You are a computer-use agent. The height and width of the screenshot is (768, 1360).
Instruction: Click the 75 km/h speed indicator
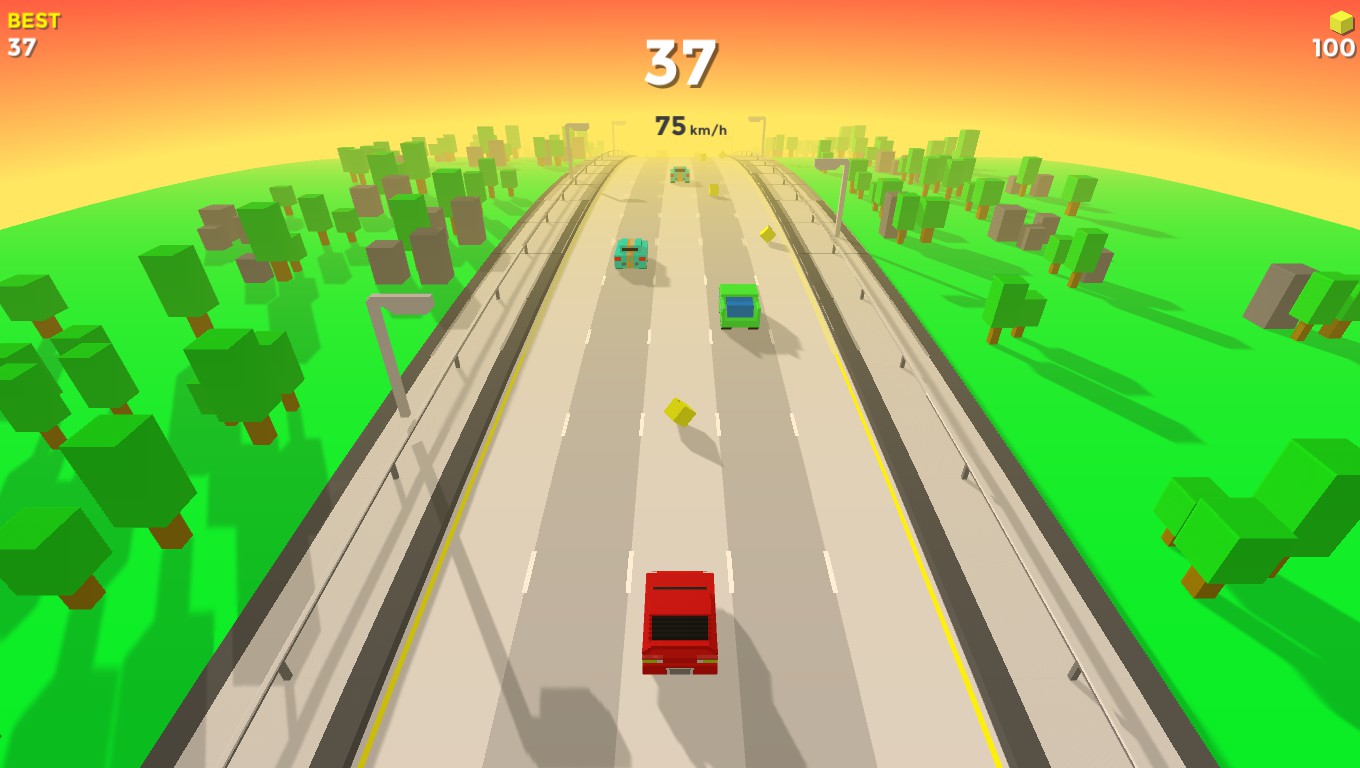pos(692,126)
